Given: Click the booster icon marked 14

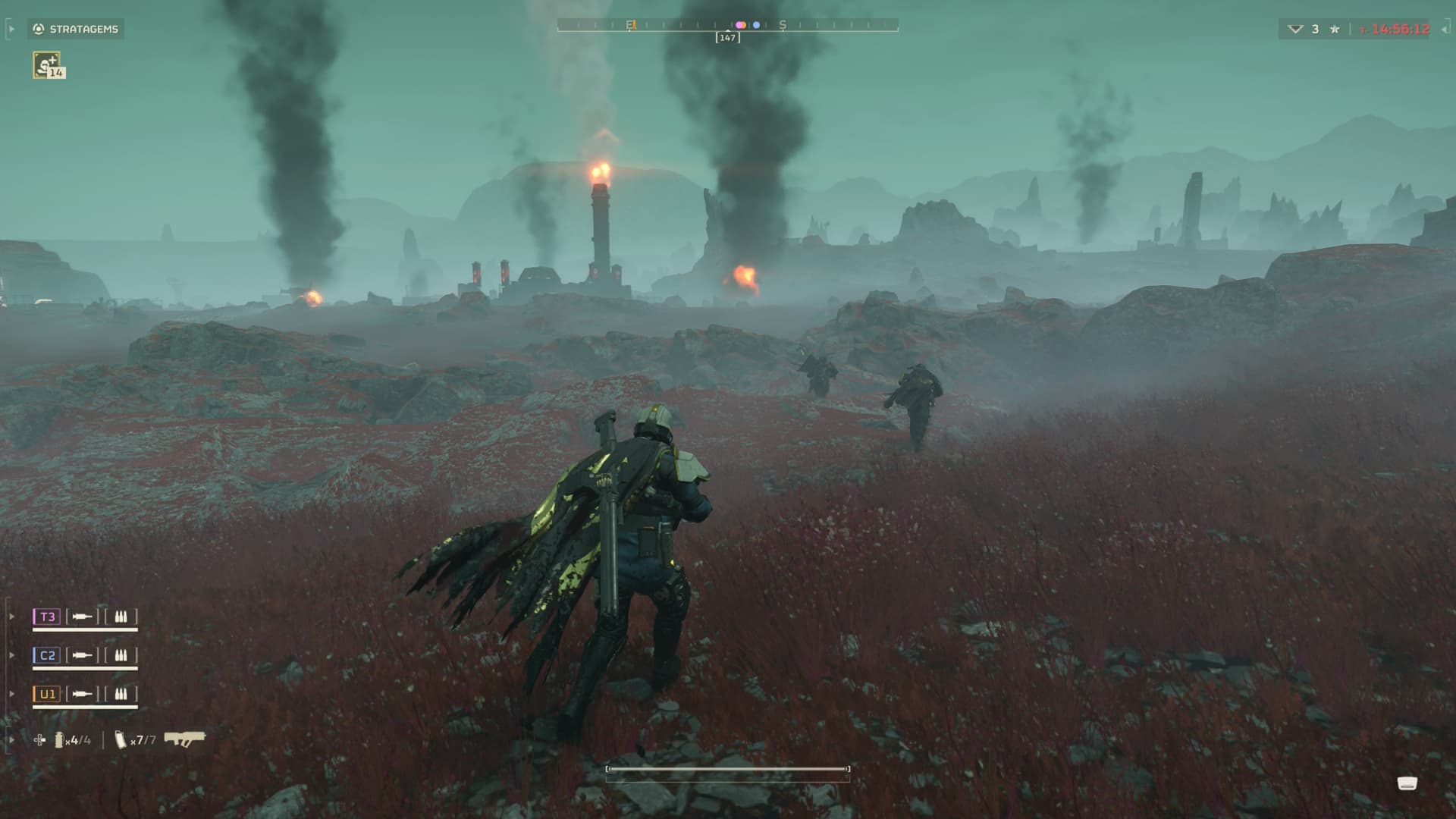Looking at the screenshot, I should [x=48, y=65].
